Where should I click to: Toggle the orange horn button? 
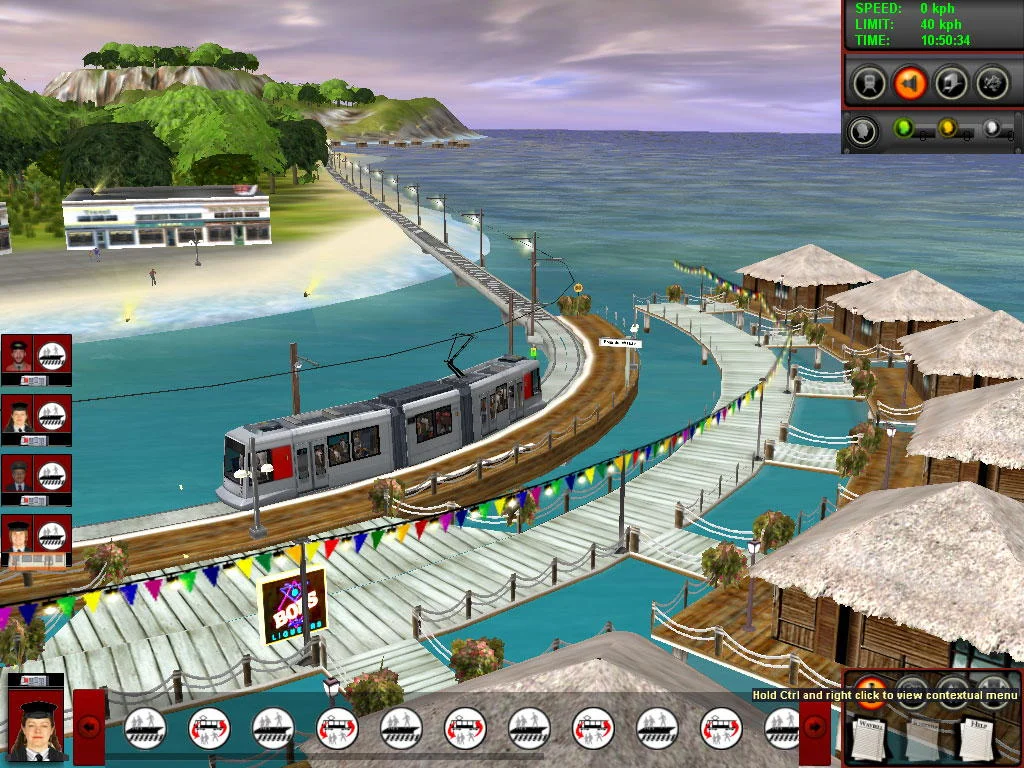[x=909, y=83]
